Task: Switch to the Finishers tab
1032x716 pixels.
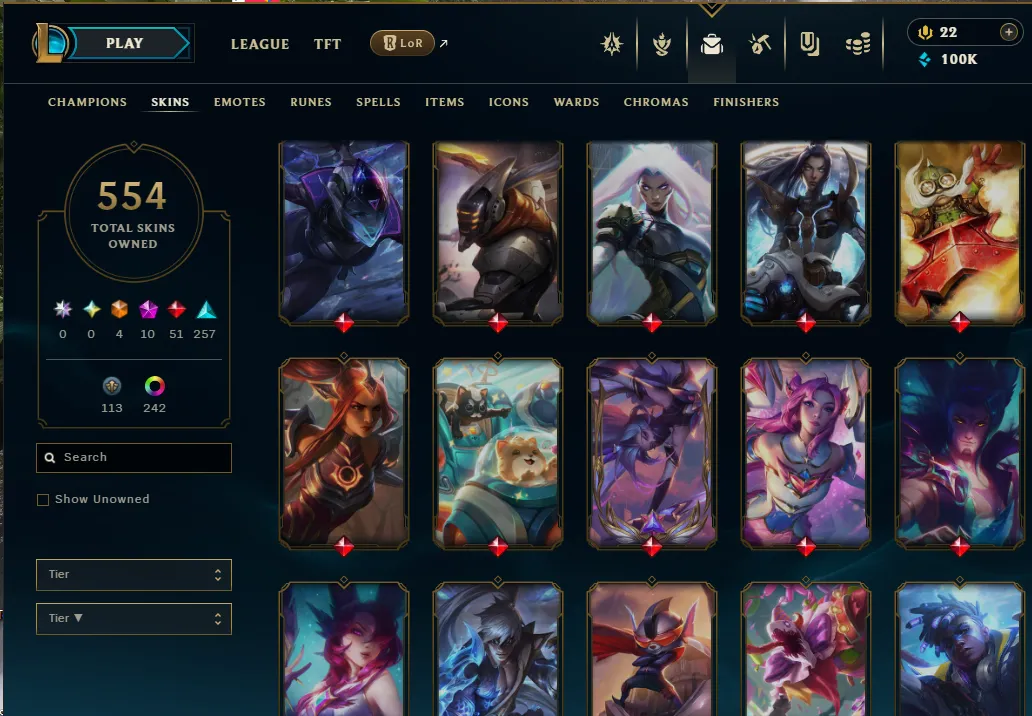Action: click(x=746, y=102)
